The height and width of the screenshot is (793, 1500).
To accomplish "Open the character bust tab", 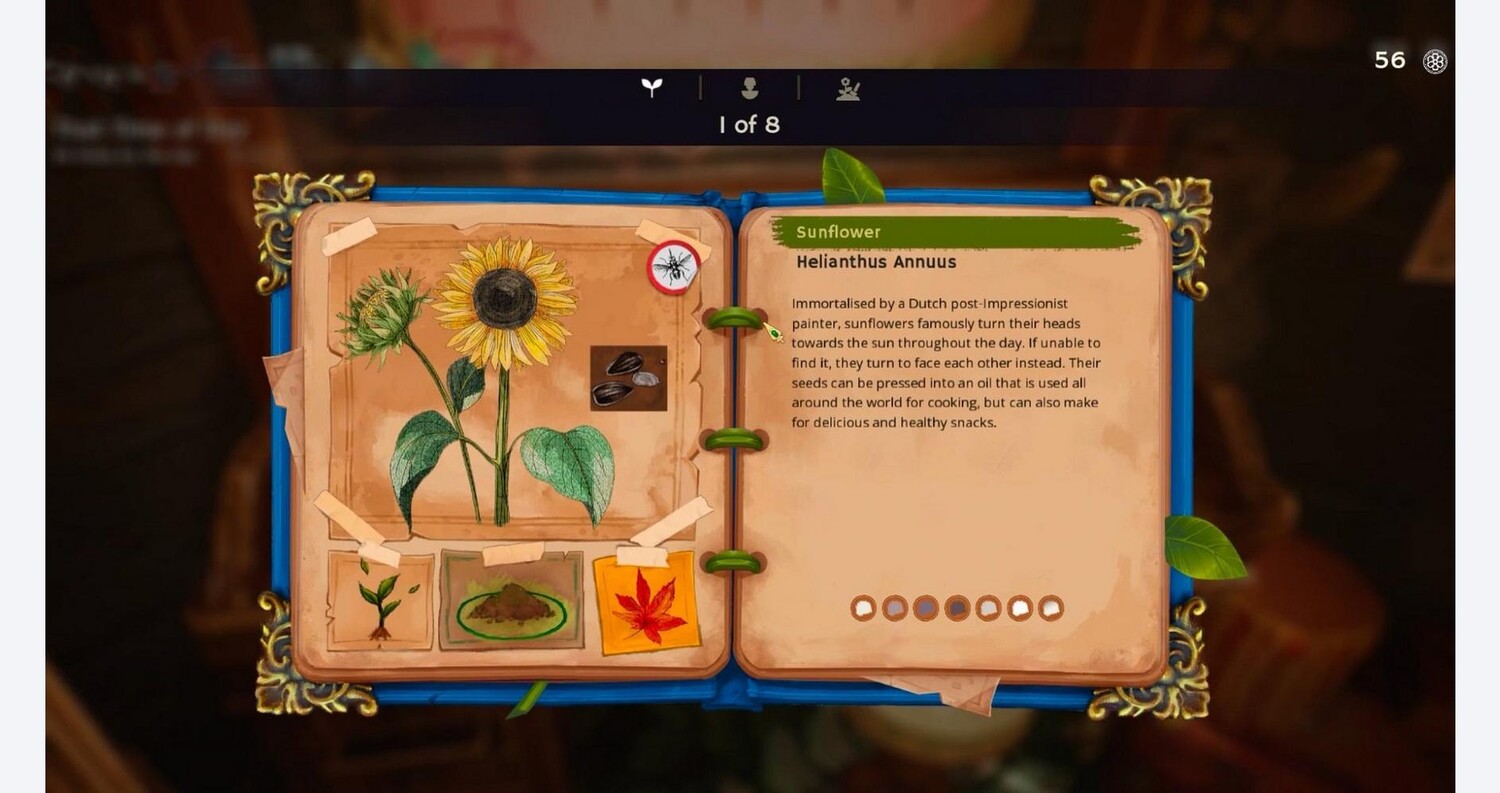I will pyautogui.click(x=749, y=89).
